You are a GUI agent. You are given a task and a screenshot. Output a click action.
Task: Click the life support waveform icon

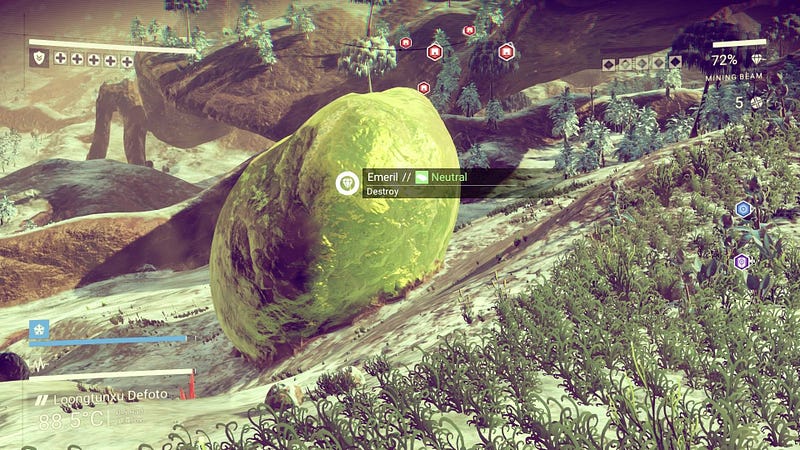click(x=39, y=365)
